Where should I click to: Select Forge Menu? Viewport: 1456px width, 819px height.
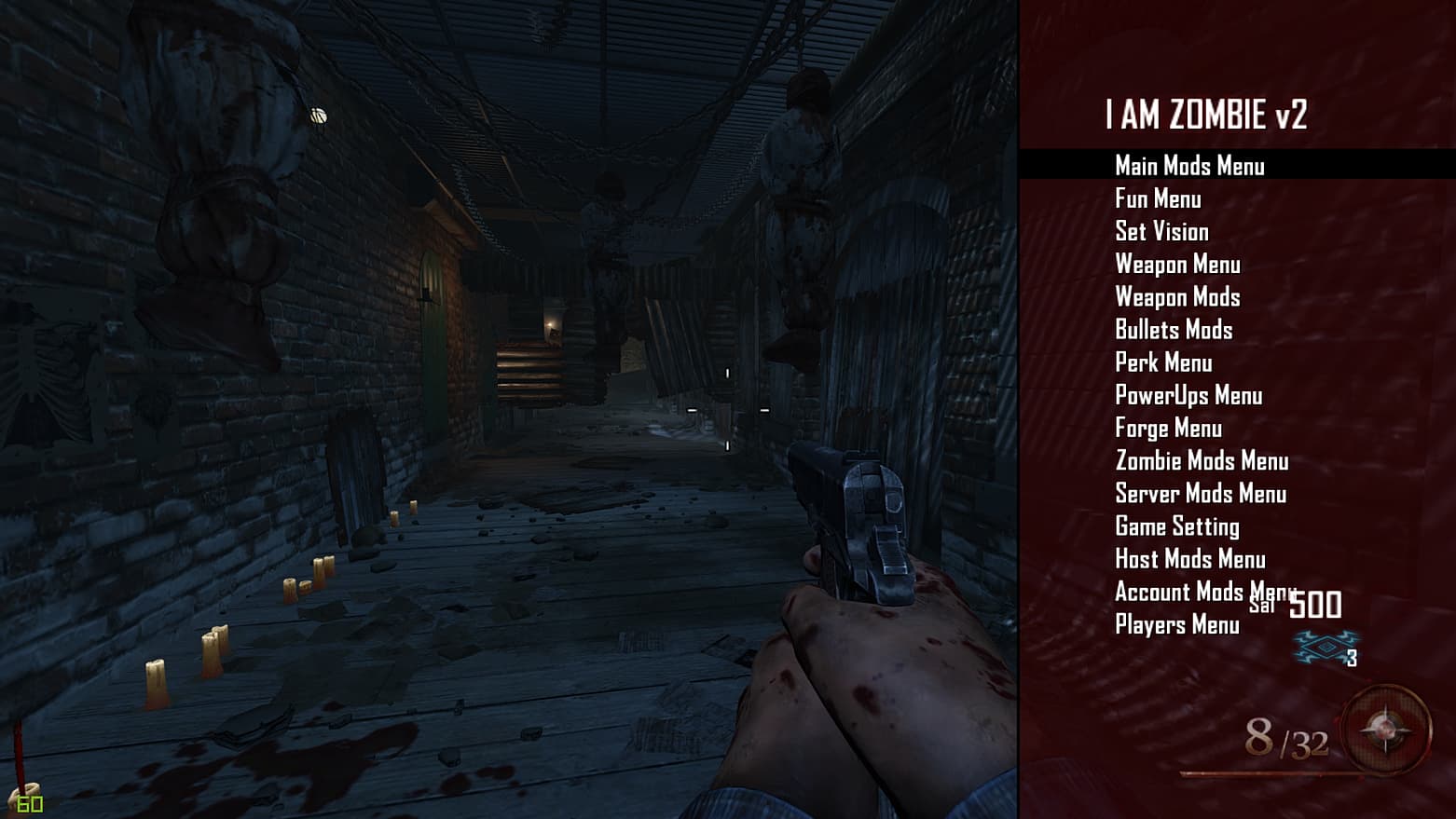[1168, 429]
